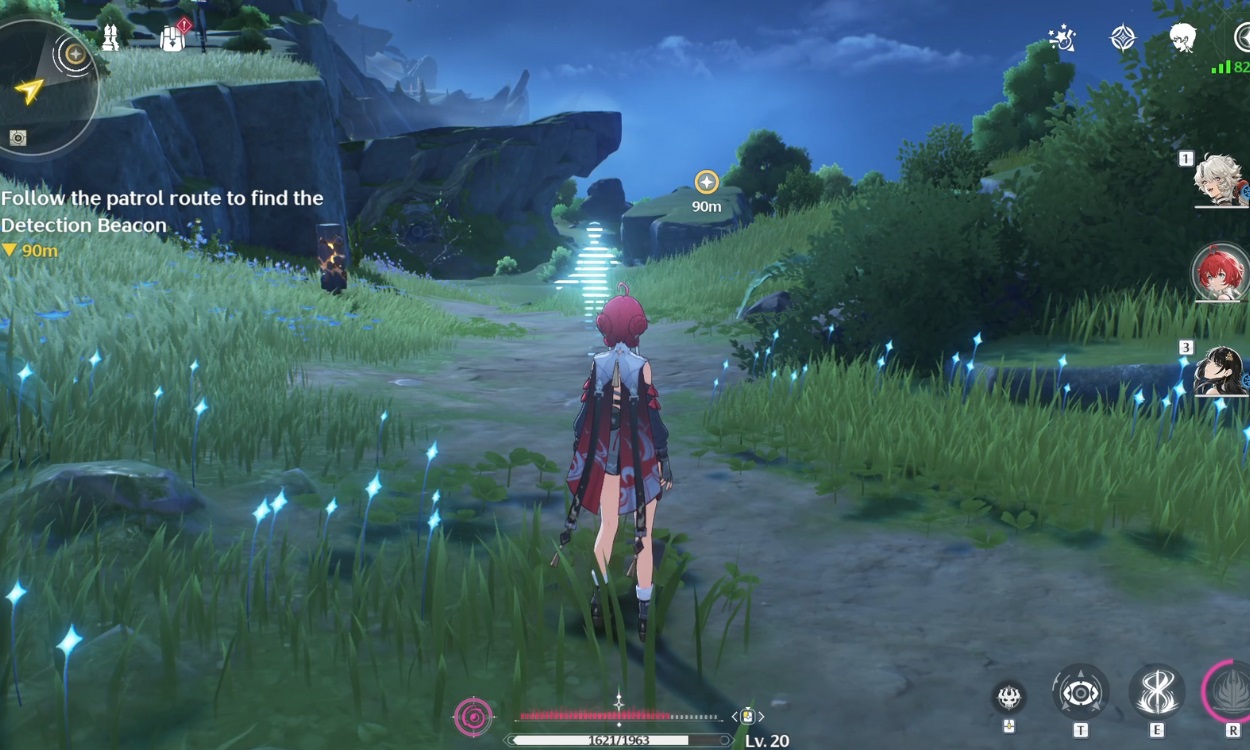Open the four-pointed star compass icon

[1123, 38]
